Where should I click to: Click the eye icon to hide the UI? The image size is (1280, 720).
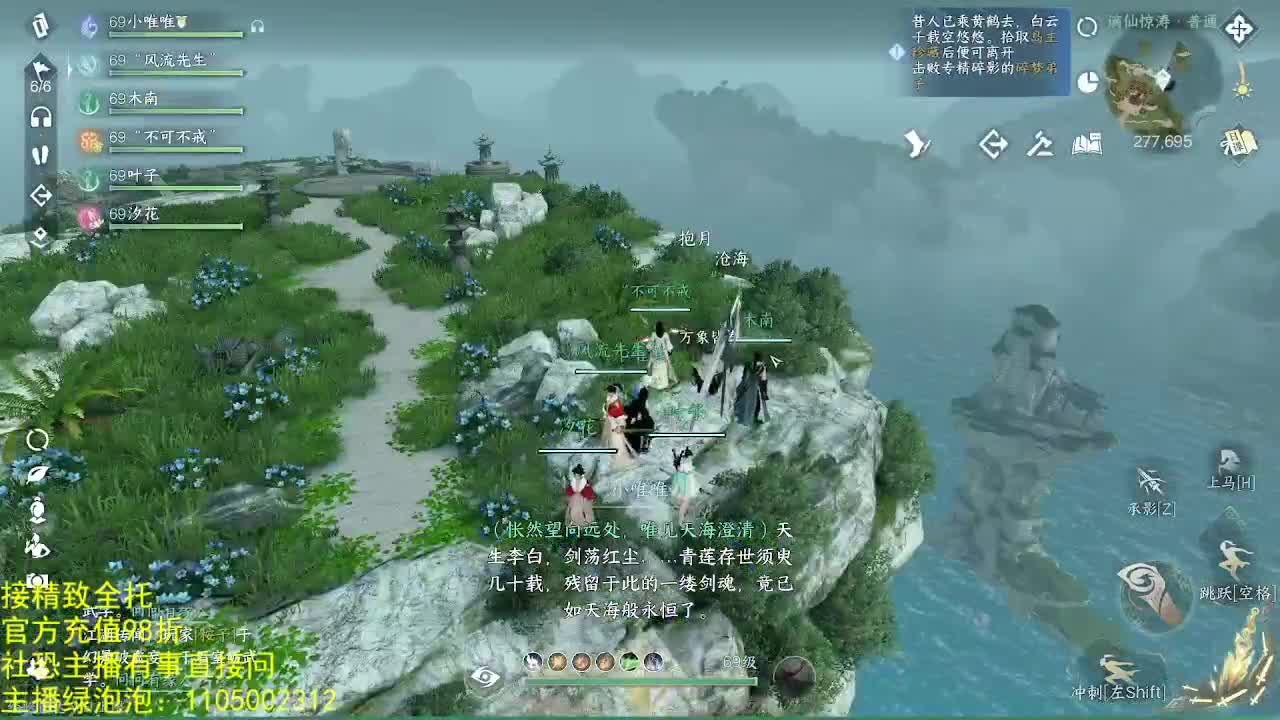point(484,677)
